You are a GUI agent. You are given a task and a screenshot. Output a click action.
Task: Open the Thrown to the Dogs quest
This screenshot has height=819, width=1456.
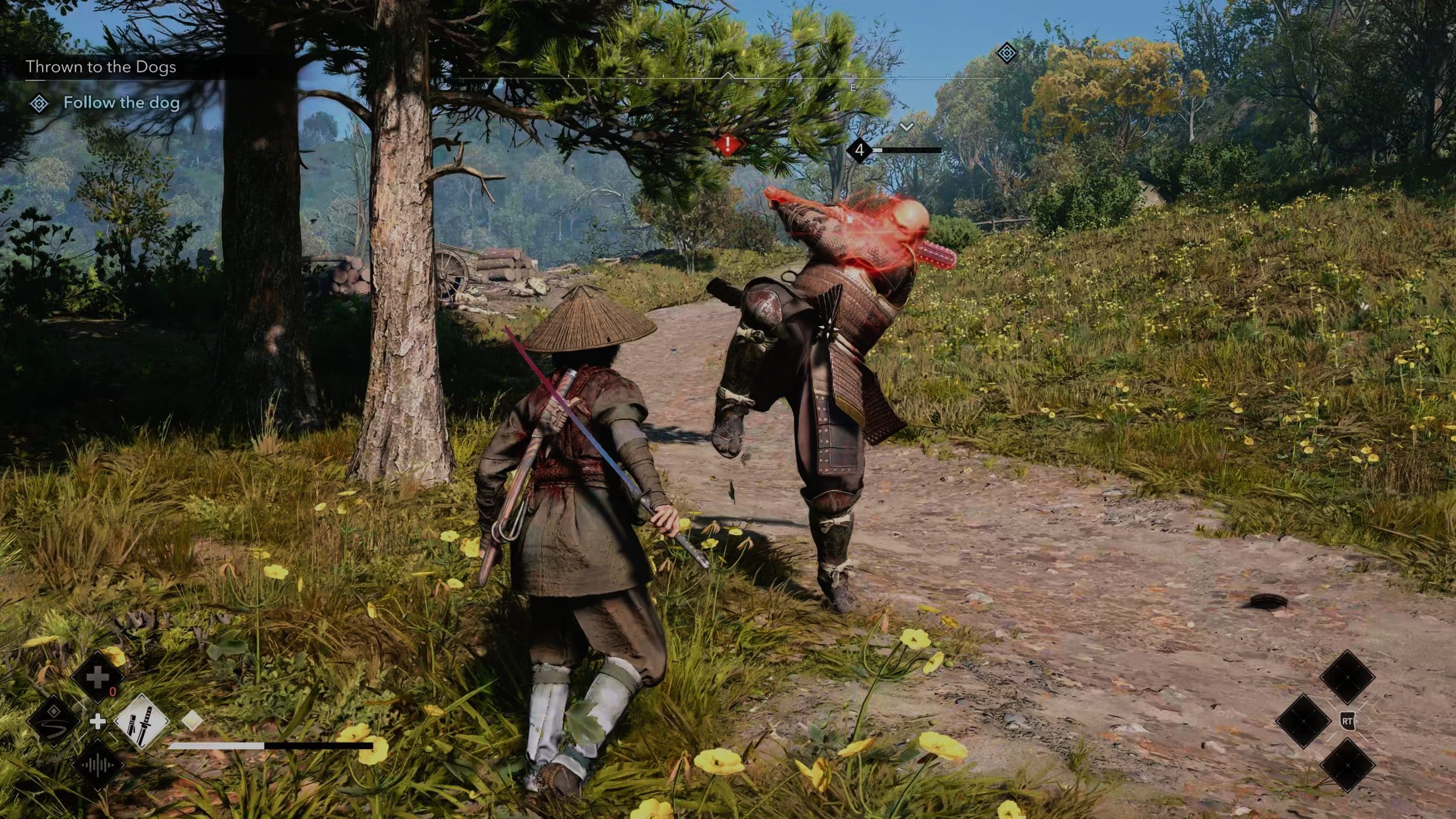(x=101, y=67)
